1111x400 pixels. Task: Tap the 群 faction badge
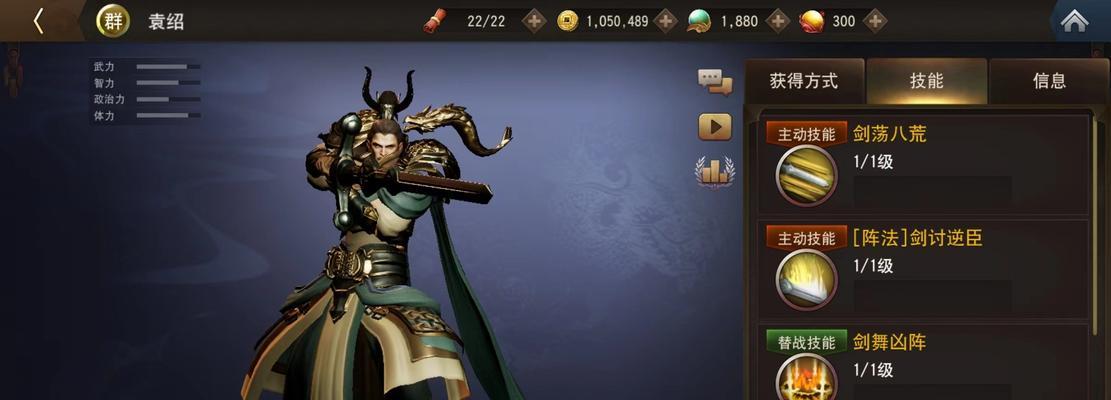pyautogui.click(x=113, y=21)
